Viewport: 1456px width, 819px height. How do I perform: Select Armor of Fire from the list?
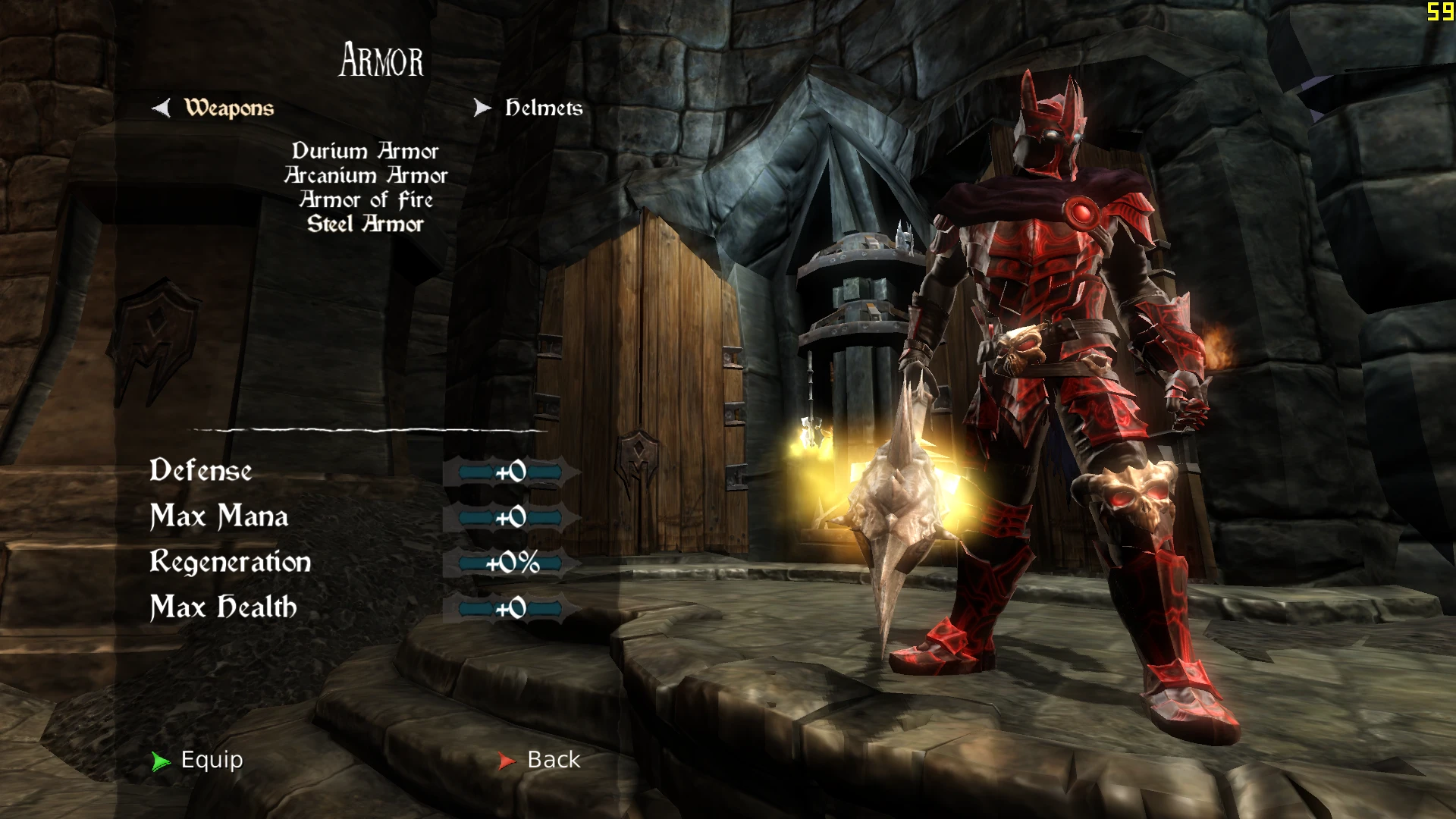click(366, 199)
